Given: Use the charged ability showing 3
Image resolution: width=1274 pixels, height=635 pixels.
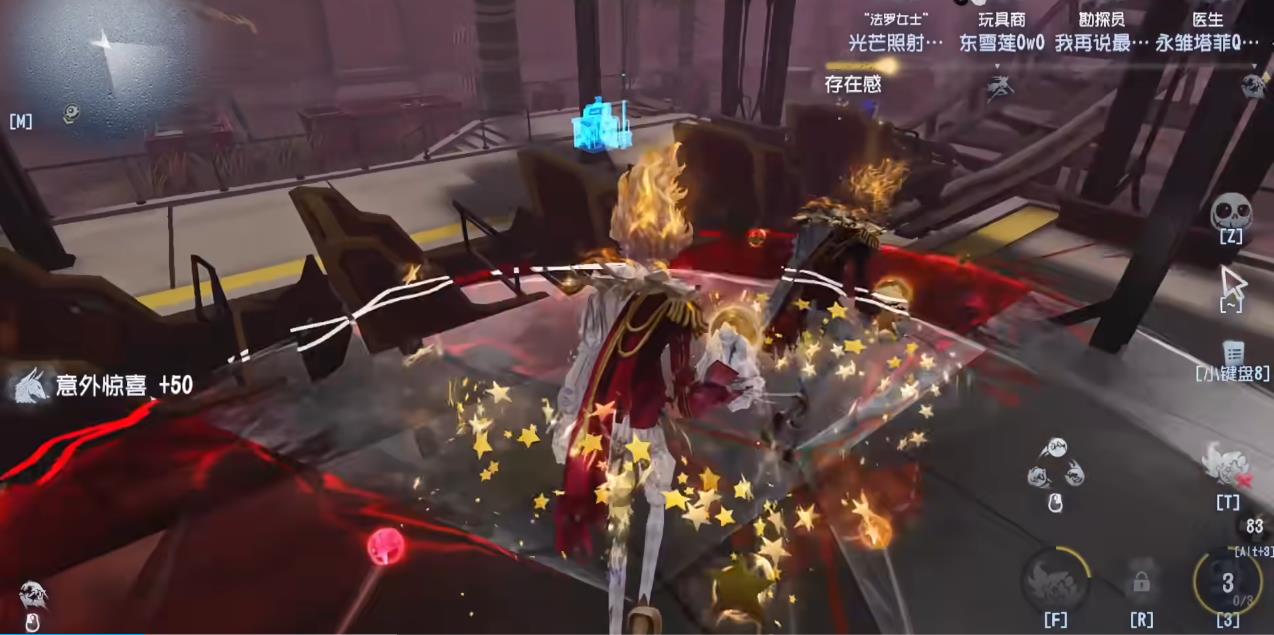Looking at the screenshot, I should [x=1227, y=582].
